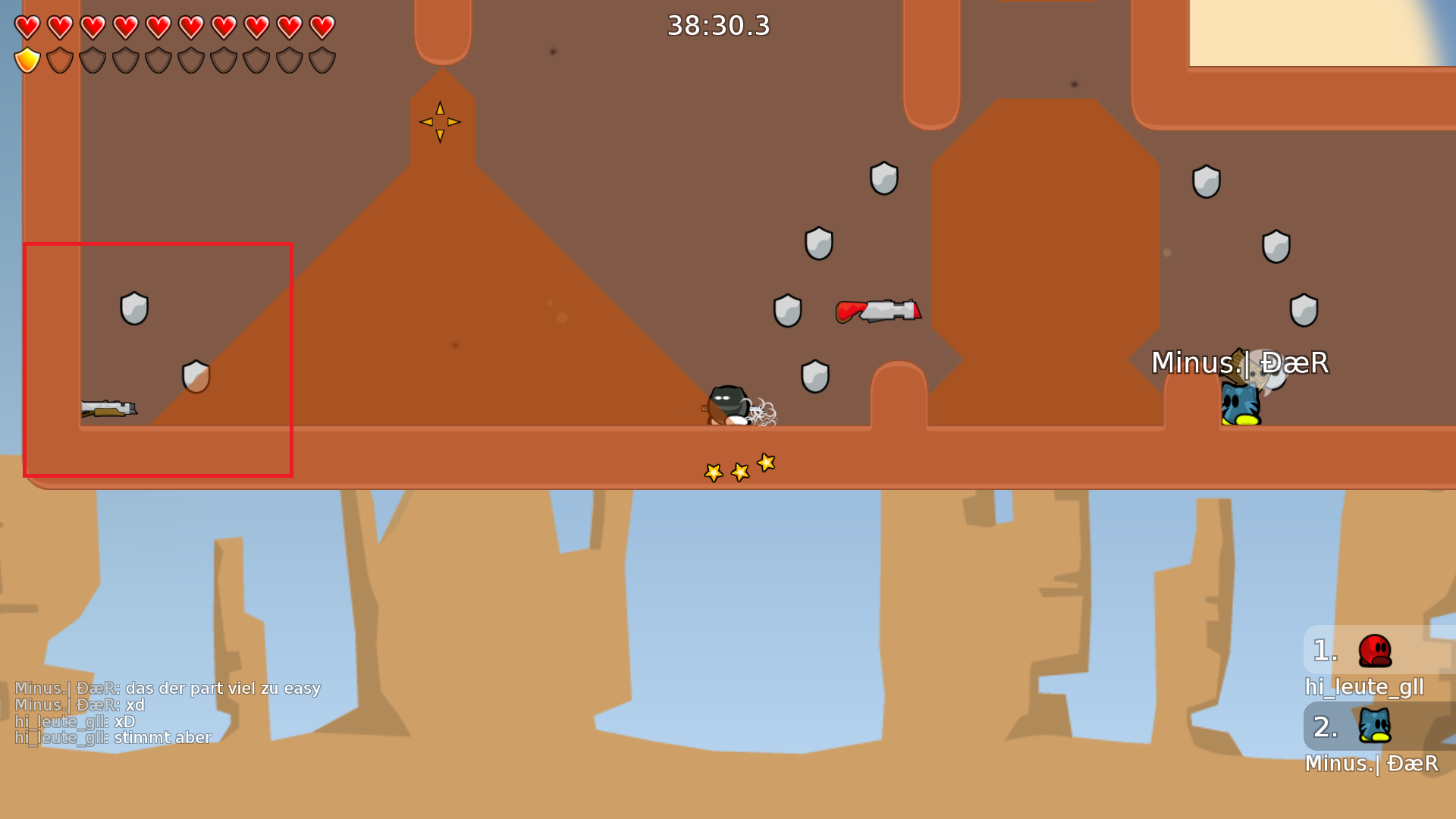The image size is (1456, 819).
Task: Select the scoreboard entry for hi_leute_gll
Action: 1363,687
